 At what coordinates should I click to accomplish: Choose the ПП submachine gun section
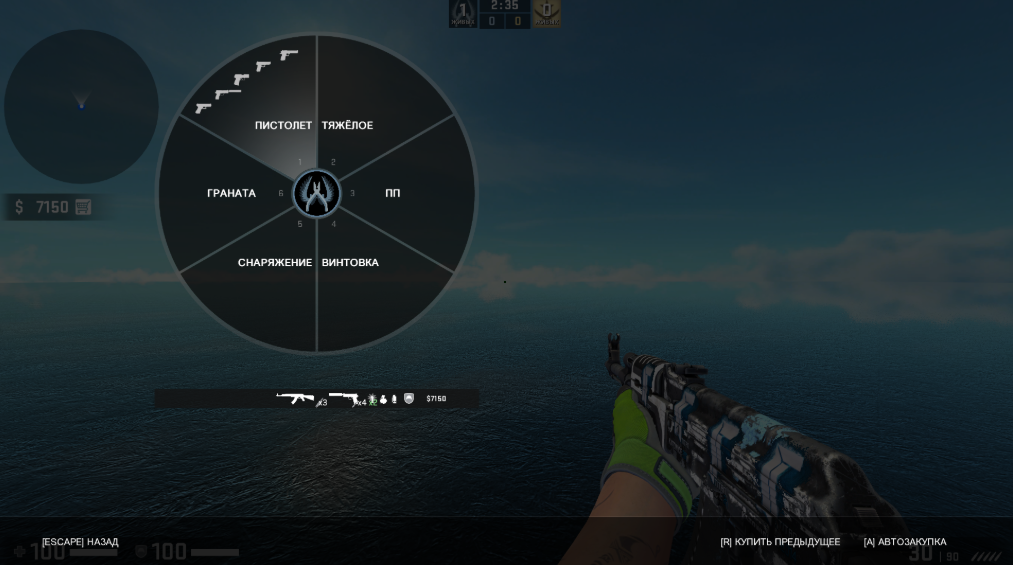[x=393, y=193]
